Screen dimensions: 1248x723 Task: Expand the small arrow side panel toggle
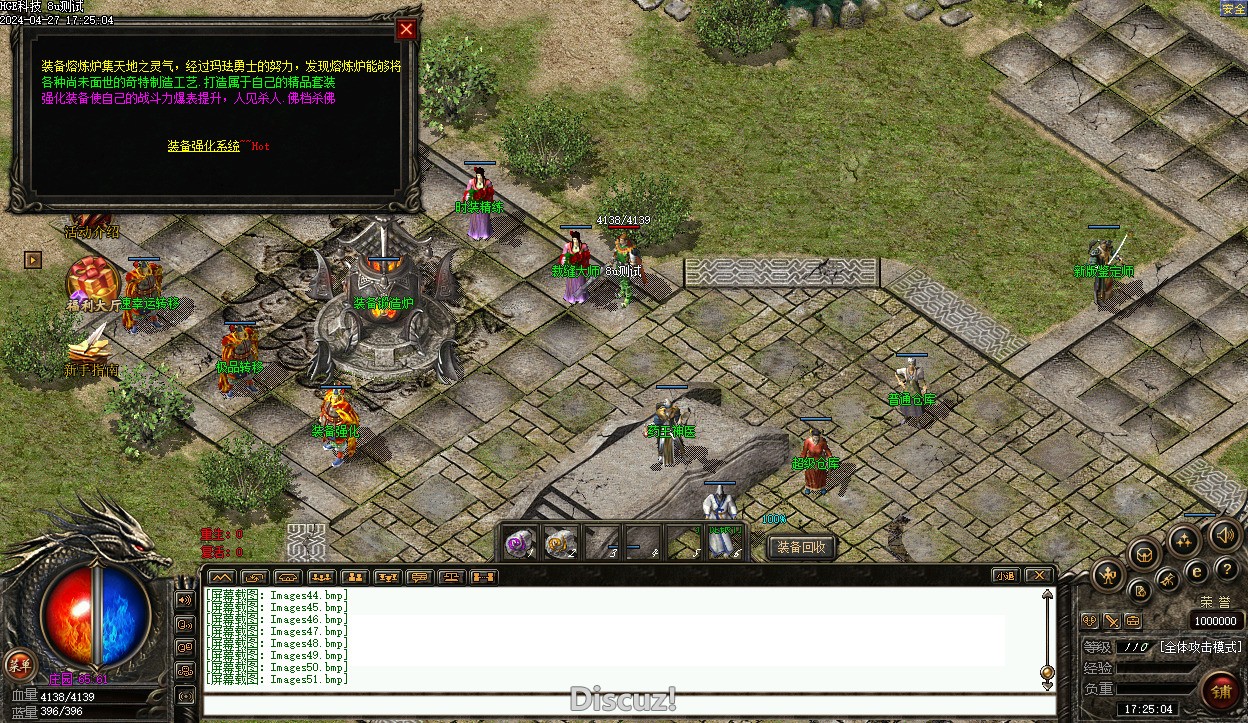[33, 260]
